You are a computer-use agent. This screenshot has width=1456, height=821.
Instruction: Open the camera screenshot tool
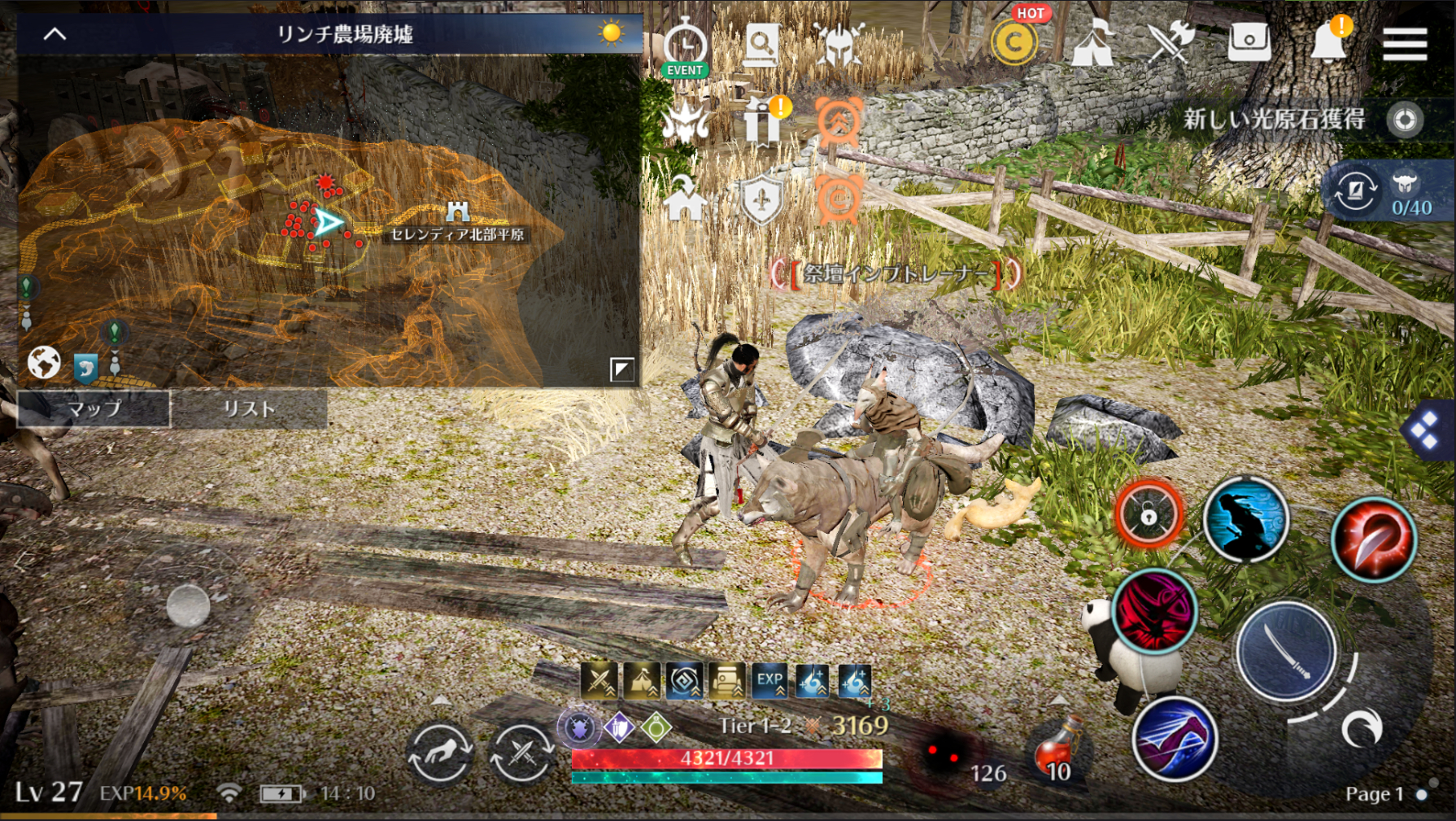click(1250, 41)
